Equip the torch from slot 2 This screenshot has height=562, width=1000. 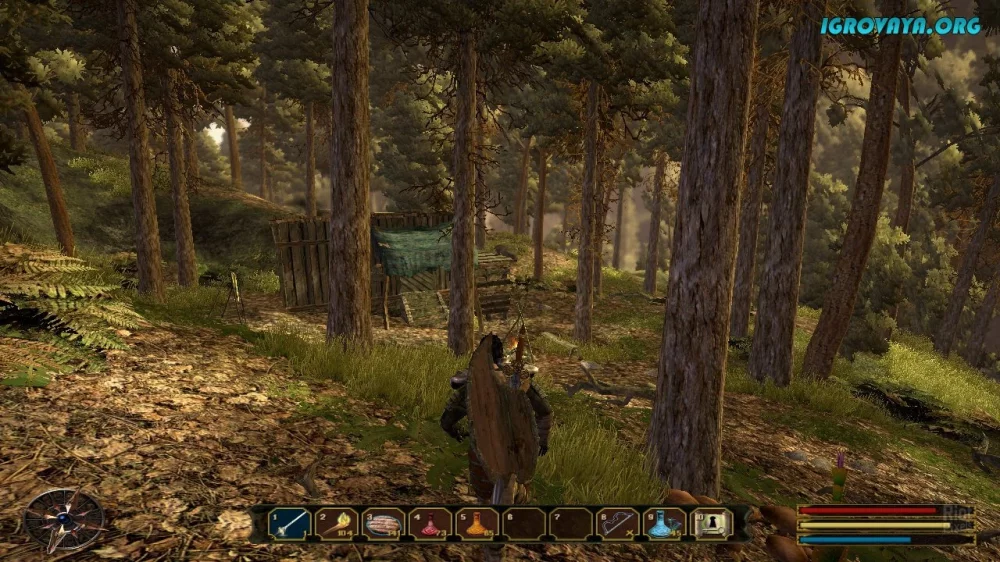[x=337, y=523]
